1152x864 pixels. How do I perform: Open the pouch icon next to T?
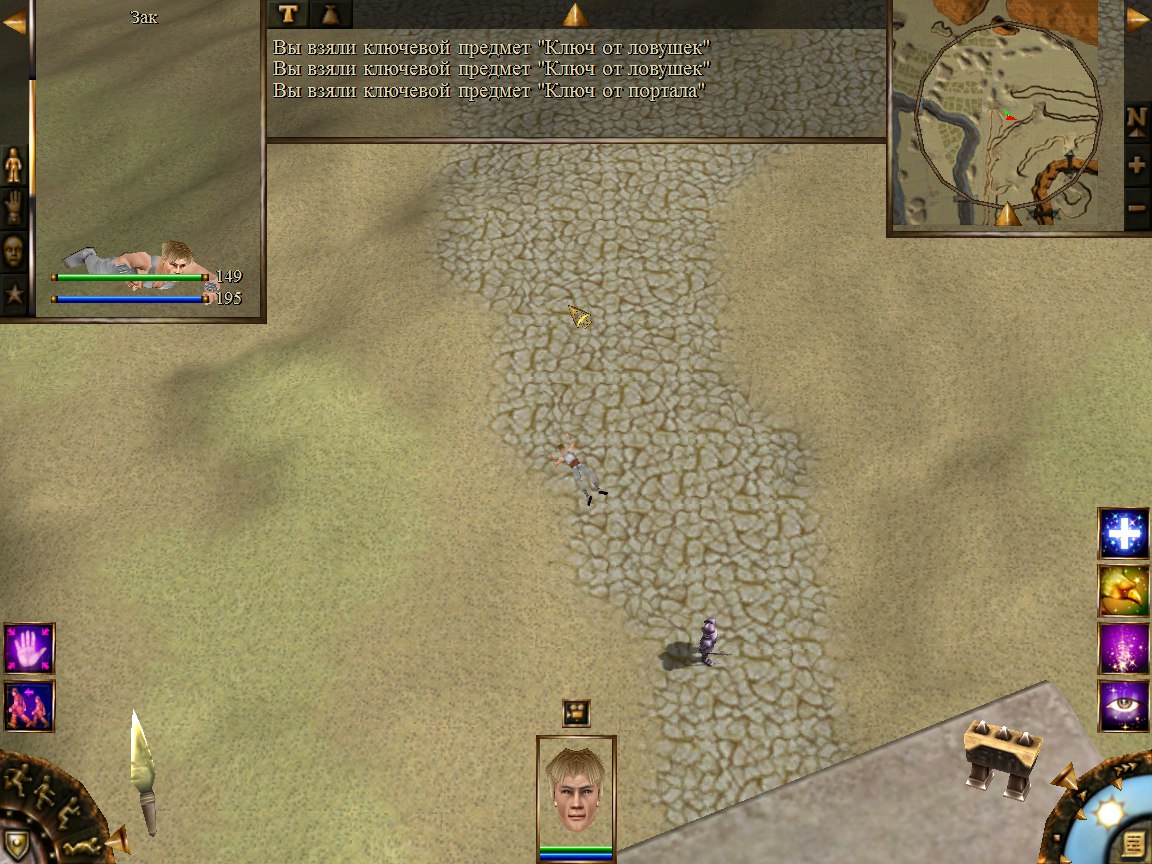(332, 13)
